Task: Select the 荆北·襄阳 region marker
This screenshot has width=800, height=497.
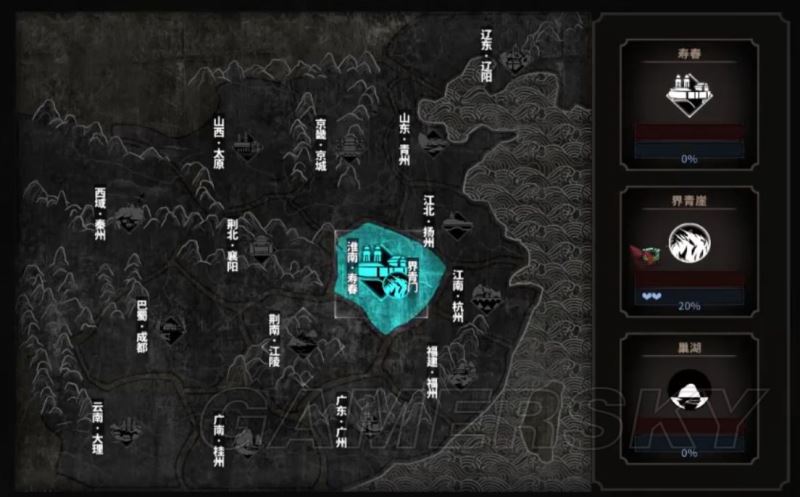Action: coord(261,246)
